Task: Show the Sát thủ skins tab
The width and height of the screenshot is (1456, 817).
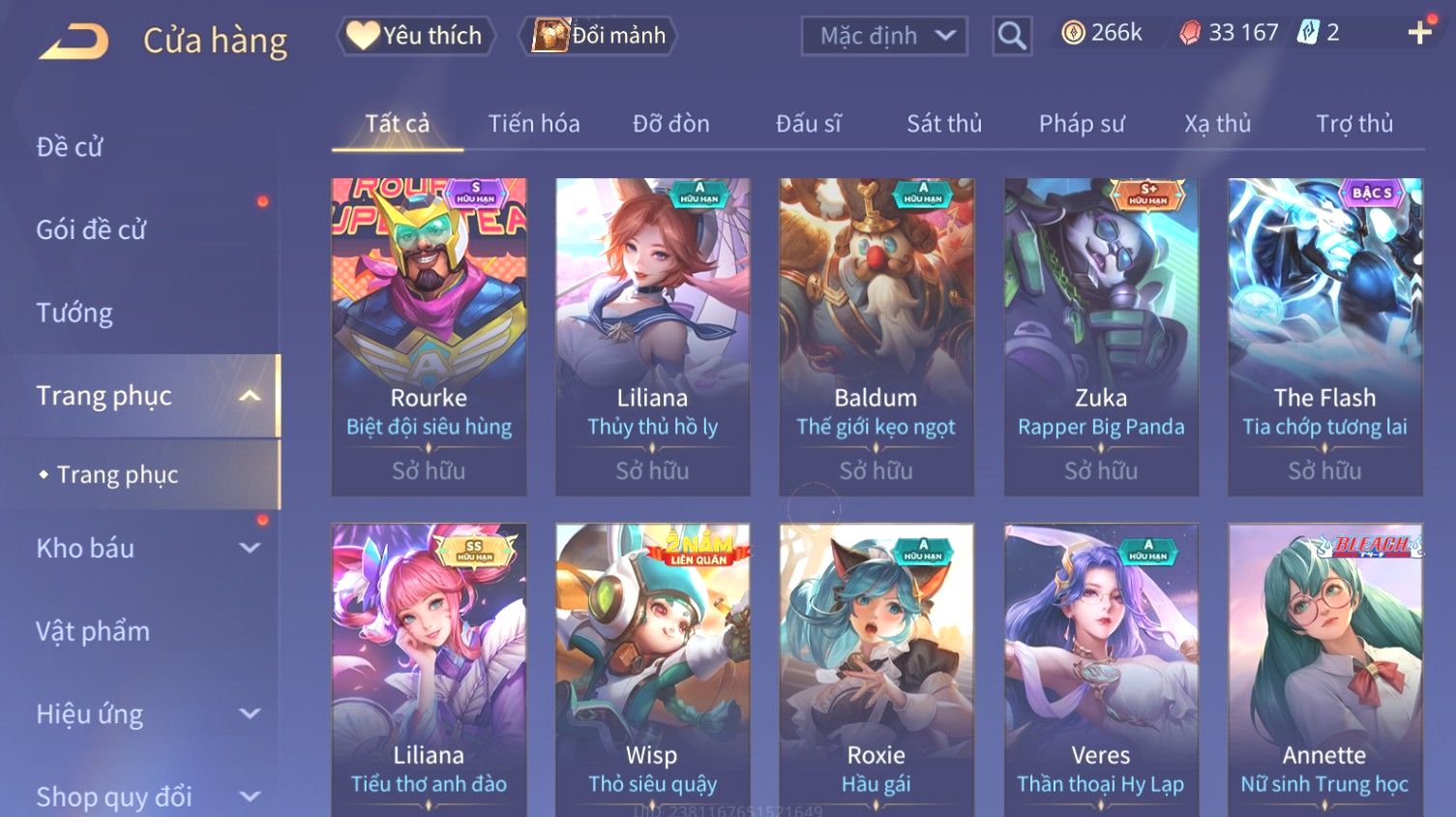Action: 944,124
